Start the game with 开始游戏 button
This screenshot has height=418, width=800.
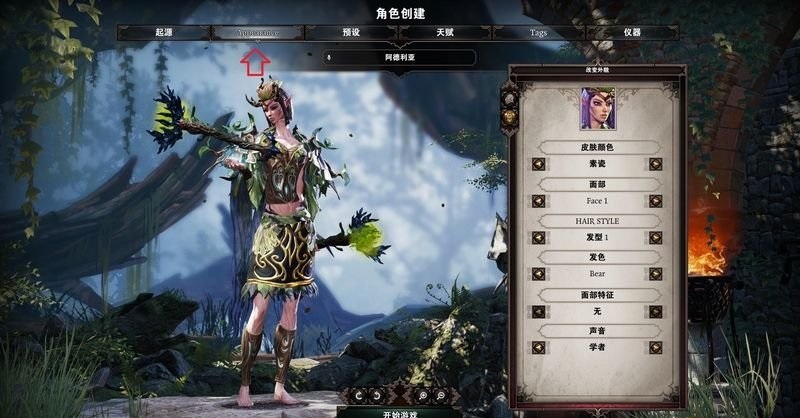coord(398,411)
